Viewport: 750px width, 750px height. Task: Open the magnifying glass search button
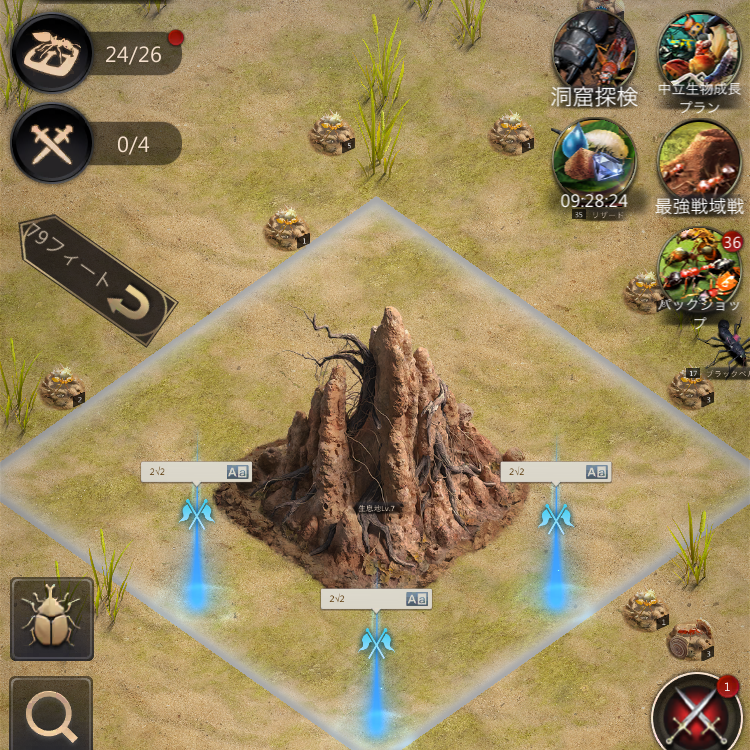pos(52,714)
